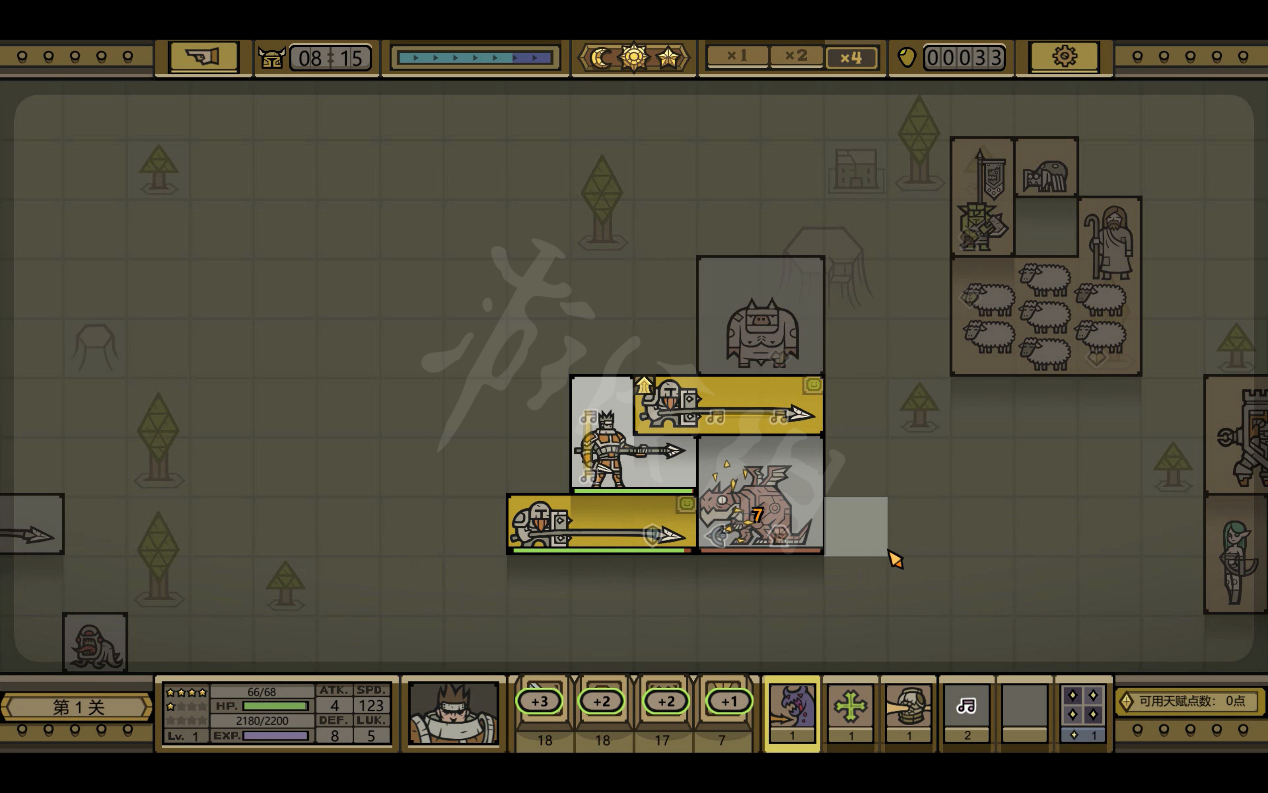Click the available talent points panel

[1189, 701]
